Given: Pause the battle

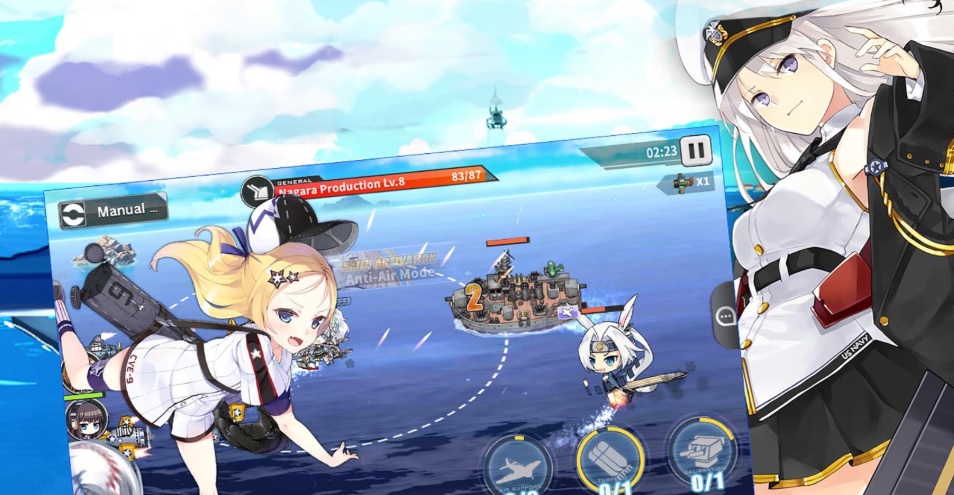Looking at the screenshot, I should pos(696,151).
